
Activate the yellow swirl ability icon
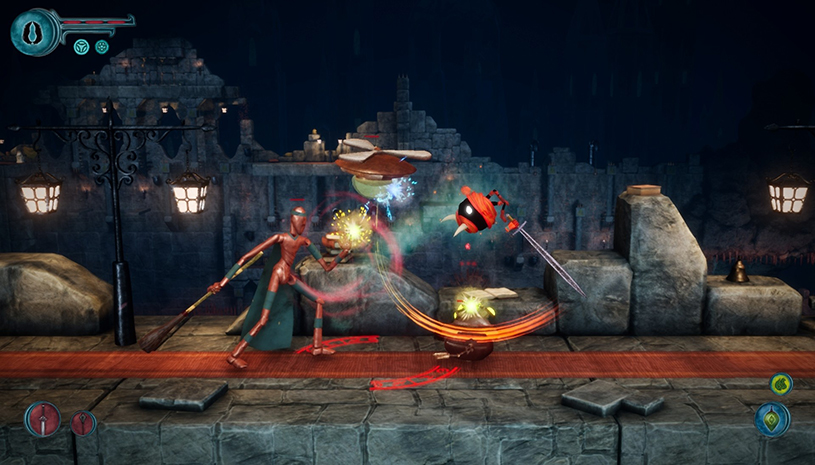[x=780, y=384]
